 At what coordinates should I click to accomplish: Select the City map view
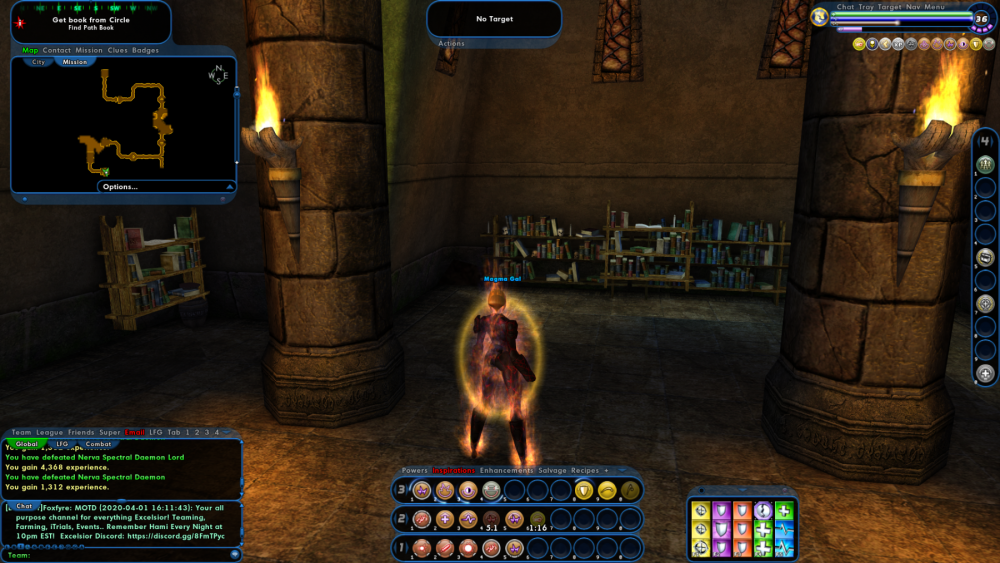coord(38,62)
